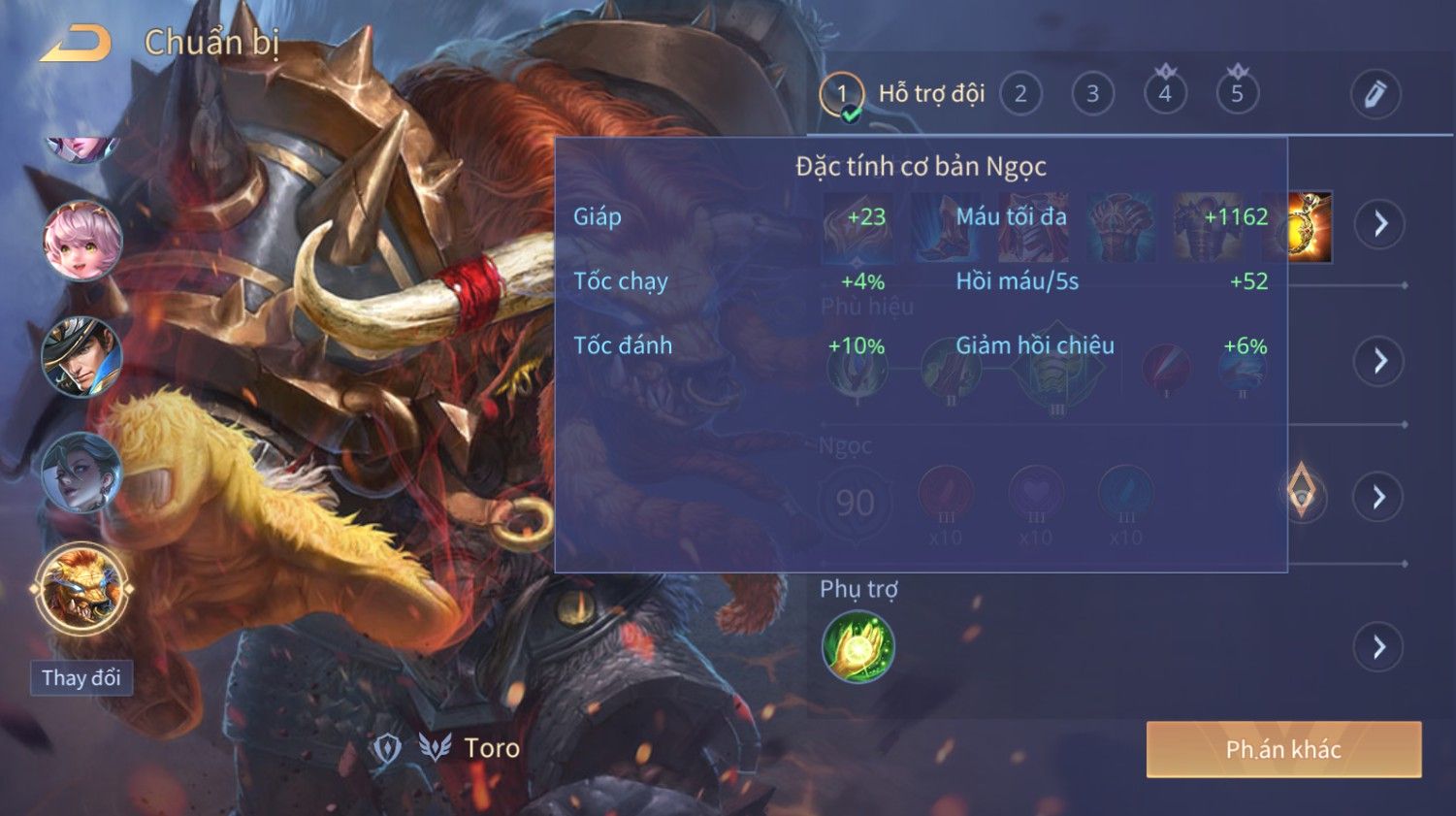Choose the pink-haired hero portrait
Image resolution: width=1456 pixels, height=816 pixels.
click(82, 240)
